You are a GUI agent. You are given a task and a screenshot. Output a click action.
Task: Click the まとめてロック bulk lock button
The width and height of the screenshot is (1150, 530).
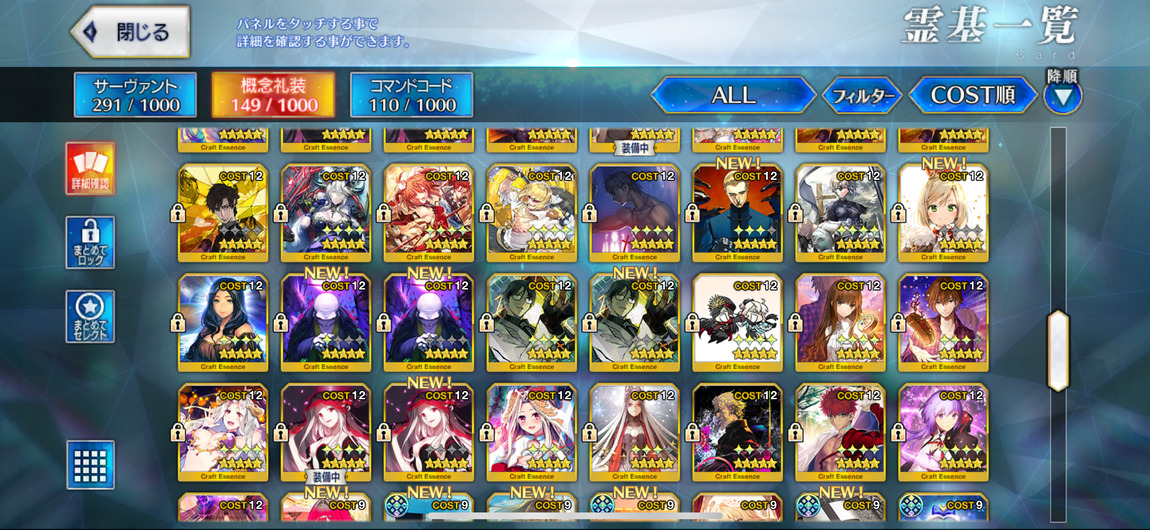tap(90, 242)
